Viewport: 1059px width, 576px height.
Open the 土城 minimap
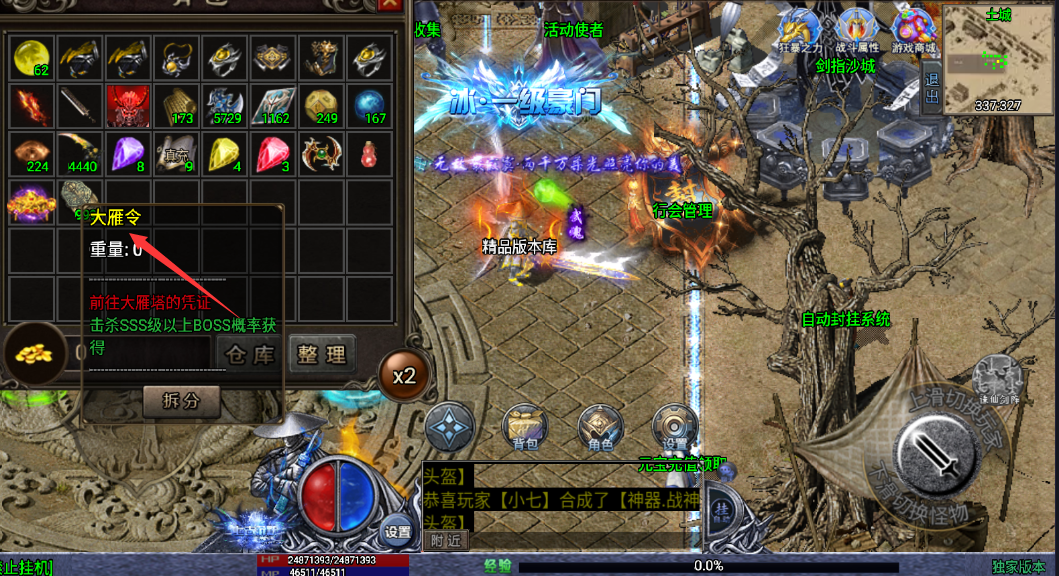[998, 58]
